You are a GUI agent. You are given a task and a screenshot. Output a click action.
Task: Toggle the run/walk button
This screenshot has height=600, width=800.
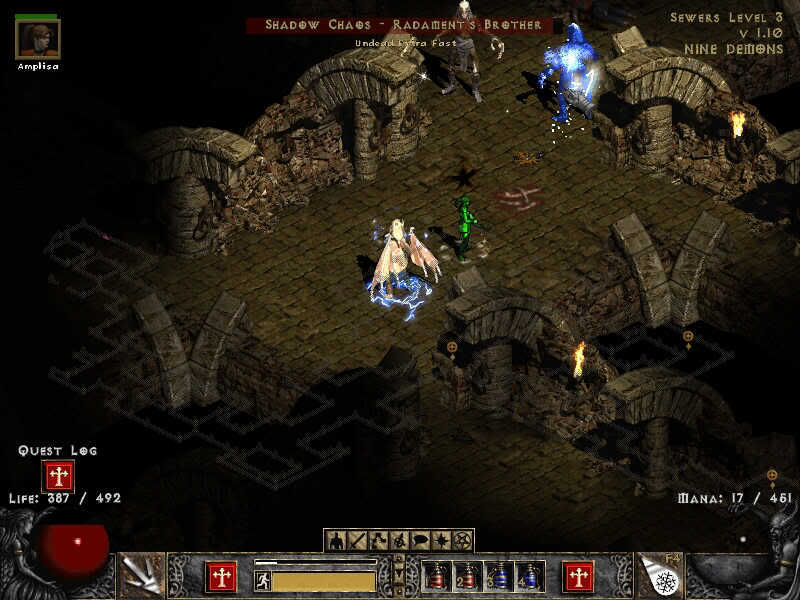coord(263,580)
